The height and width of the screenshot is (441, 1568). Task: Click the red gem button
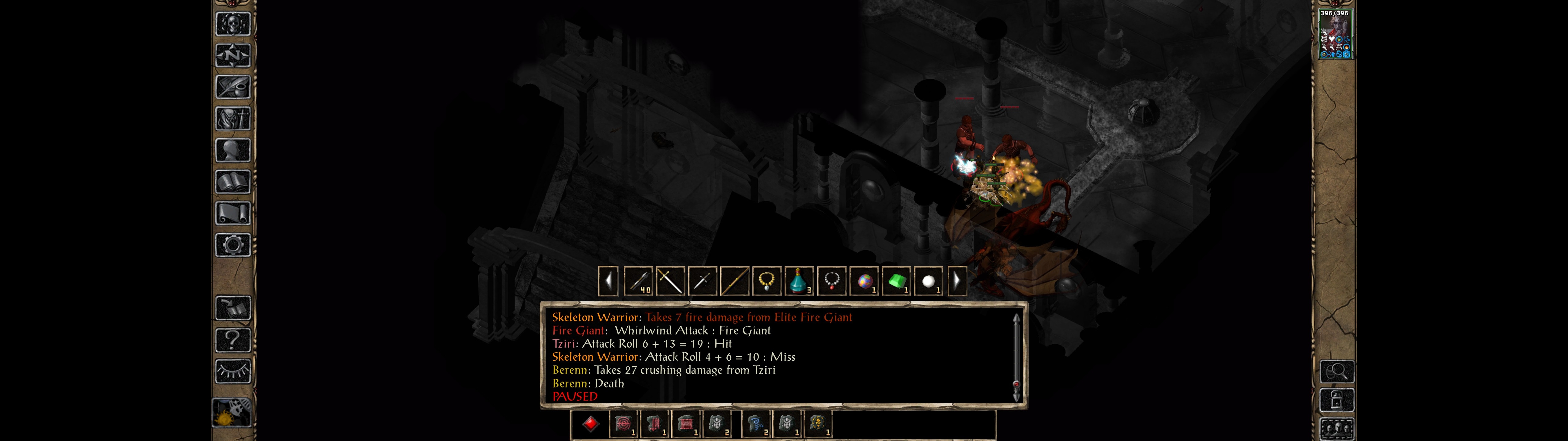coord(590,424)
